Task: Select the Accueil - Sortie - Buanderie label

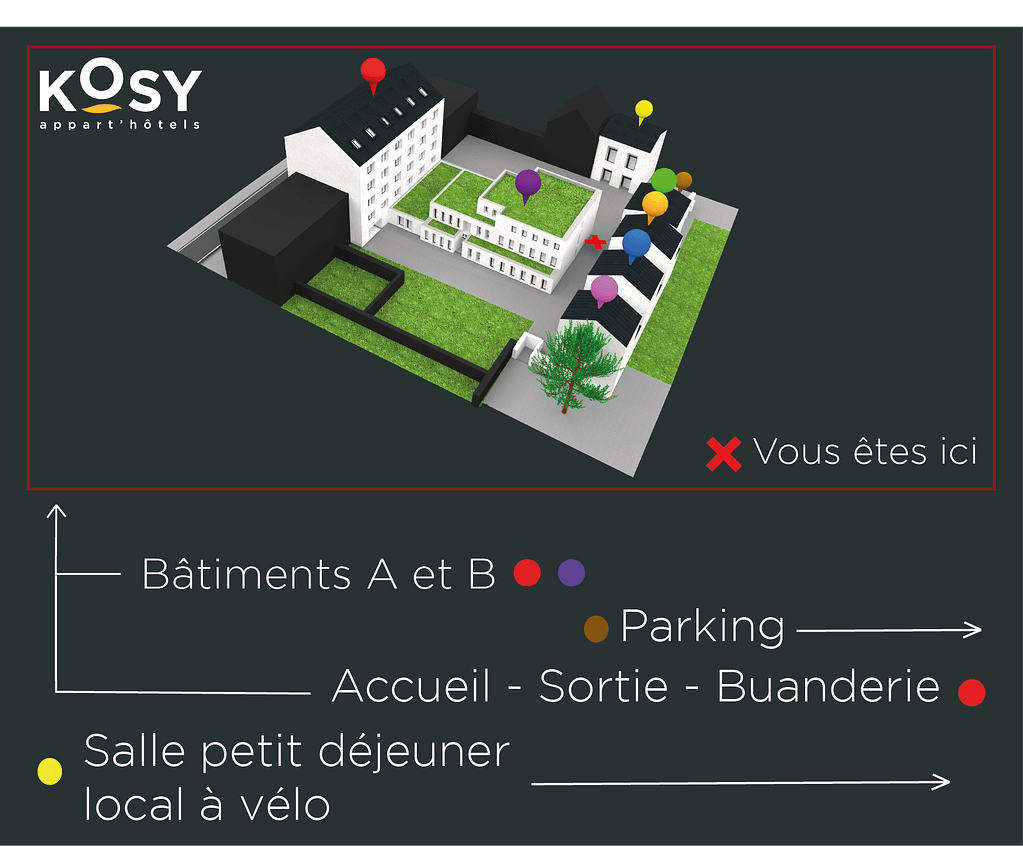Action: pyautogui.click(x=635, y=687)
